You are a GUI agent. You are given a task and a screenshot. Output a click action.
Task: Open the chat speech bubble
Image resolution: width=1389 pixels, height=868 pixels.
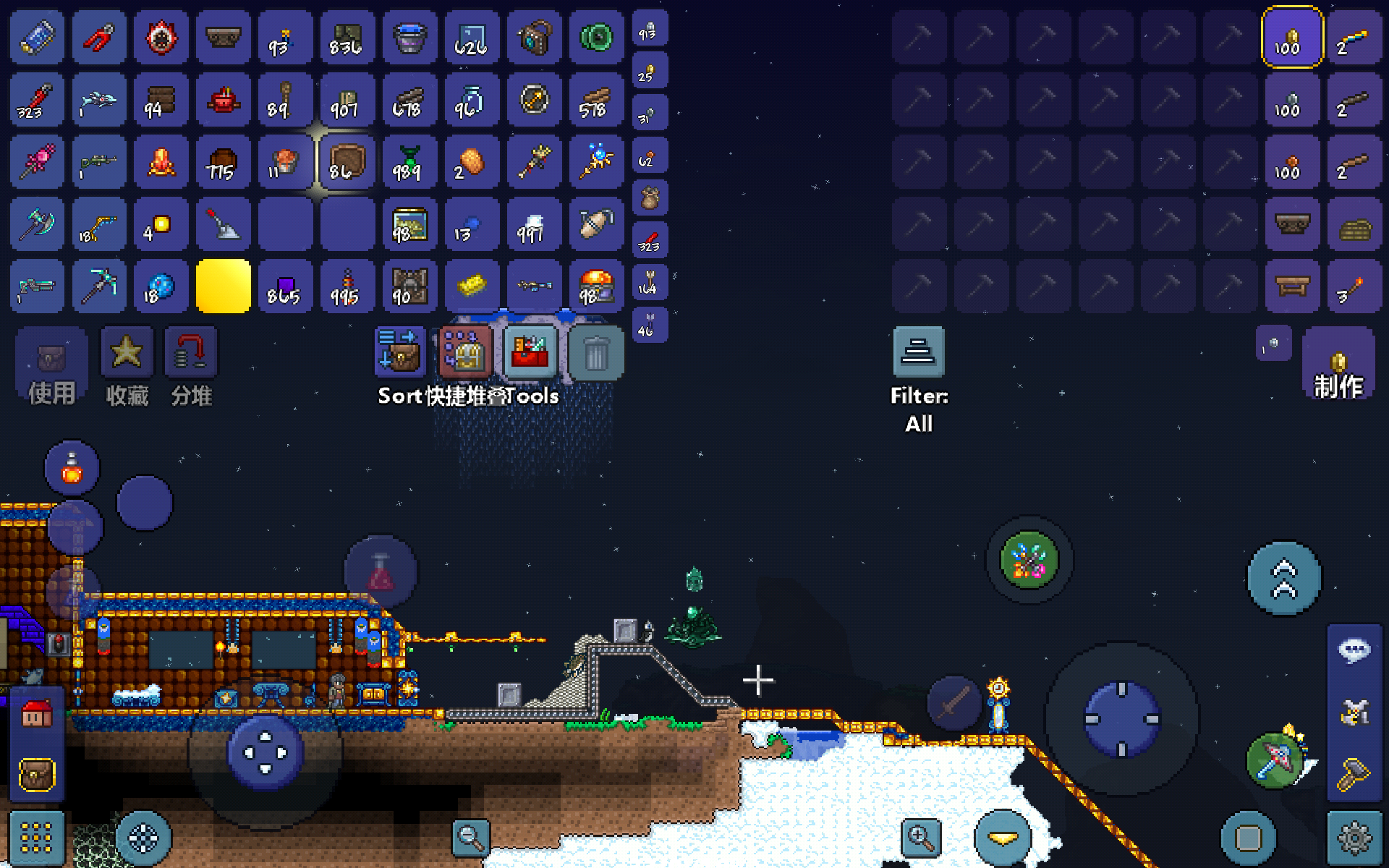pos(1354,650)
